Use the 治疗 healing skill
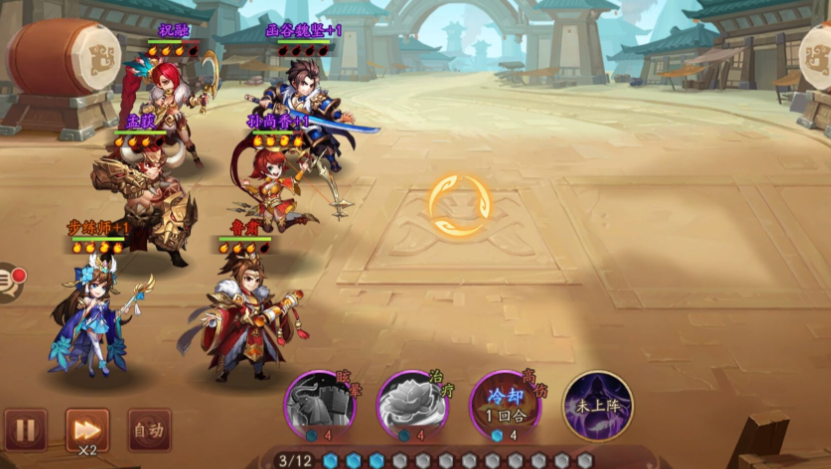Screen dimensions: 831x469 412,405
